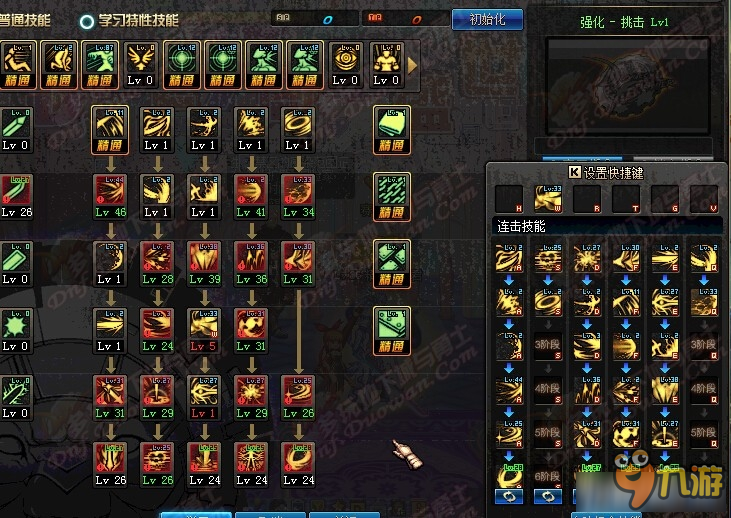Image resolution: width=731 pixels, height=518 pixels.
Task: Click the red Lv 5 skill icon
Action: point(203,330)
